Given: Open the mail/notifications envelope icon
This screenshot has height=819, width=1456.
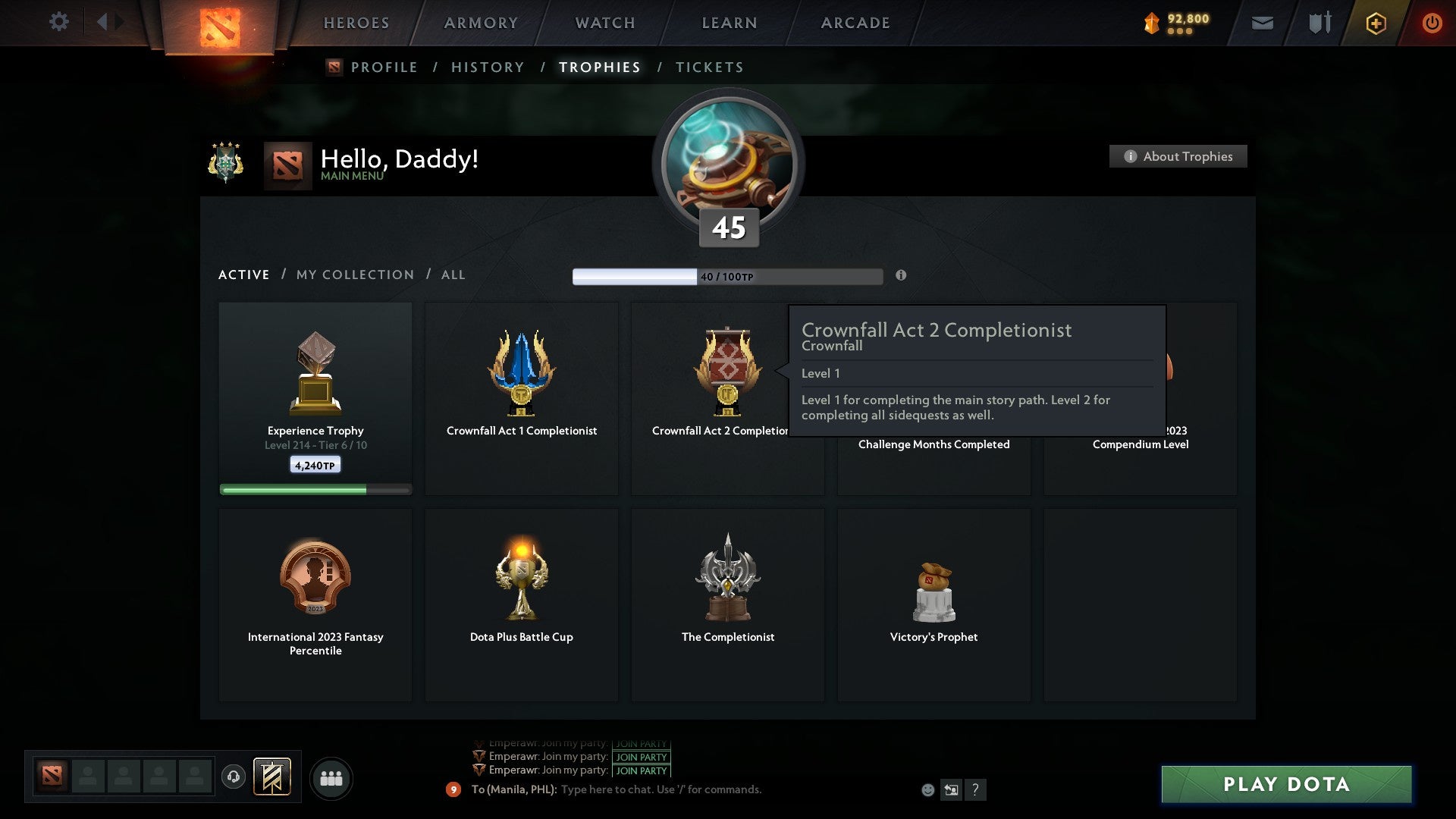Looking at the screenshot, I should [x=1263, y=23].
